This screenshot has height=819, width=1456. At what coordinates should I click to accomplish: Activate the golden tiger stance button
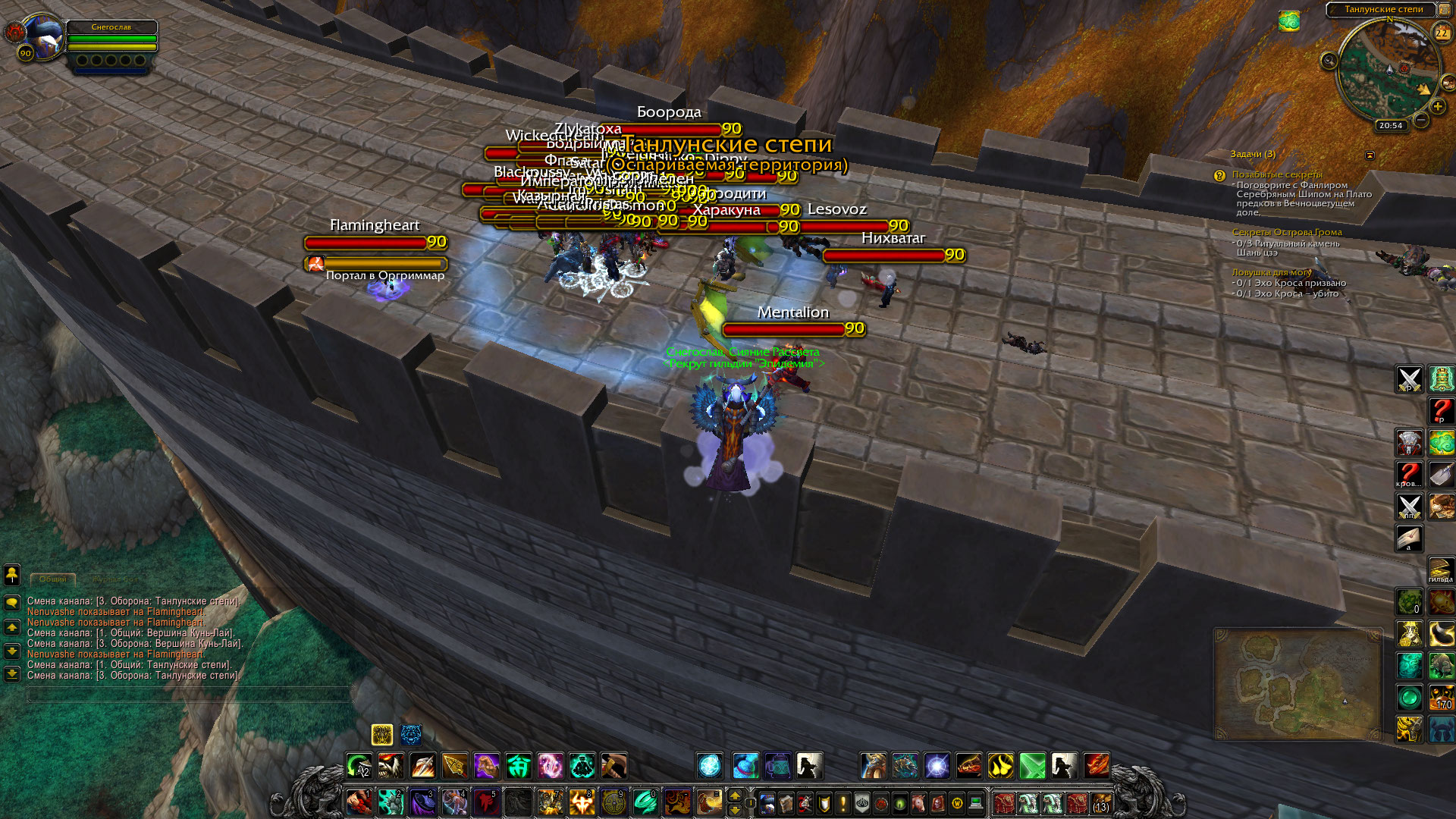pyautogui.click(x=382, y=734)
